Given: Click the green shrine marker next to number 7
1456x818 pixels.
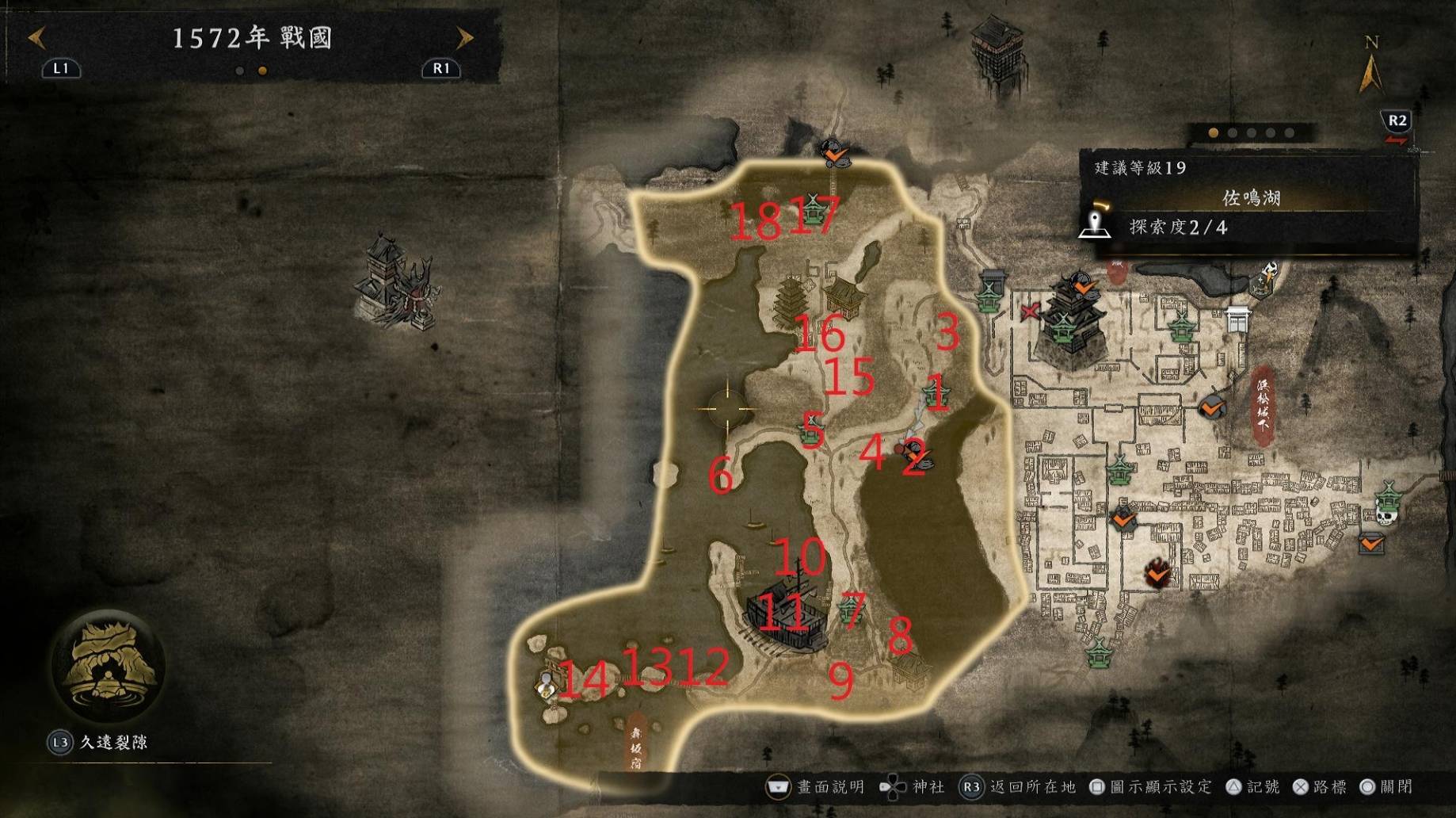Looking at the screenshot, I should click(x=852, y=609).
